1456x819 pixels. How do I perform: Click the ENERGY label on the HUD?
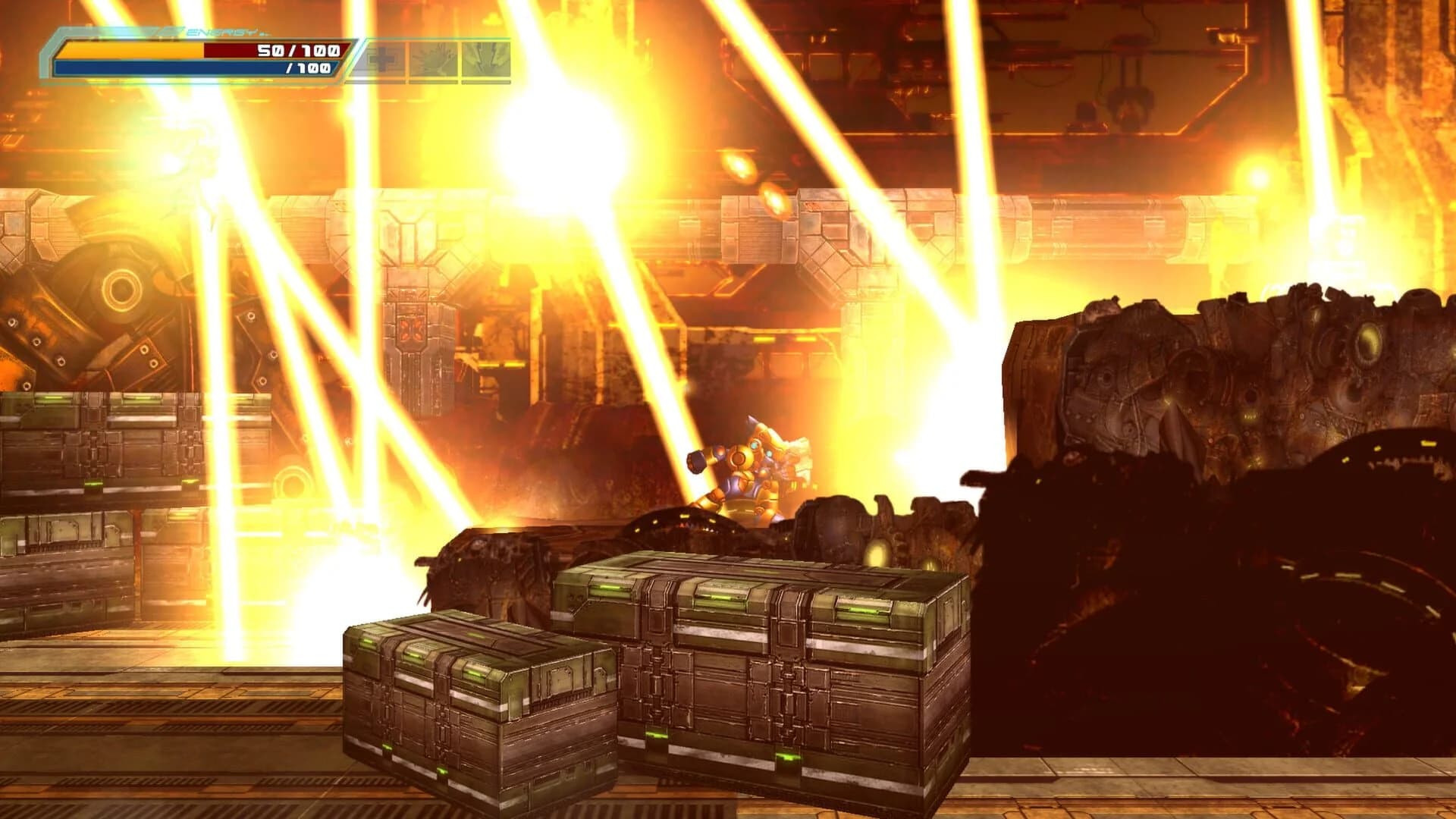[x=220, y=32]
